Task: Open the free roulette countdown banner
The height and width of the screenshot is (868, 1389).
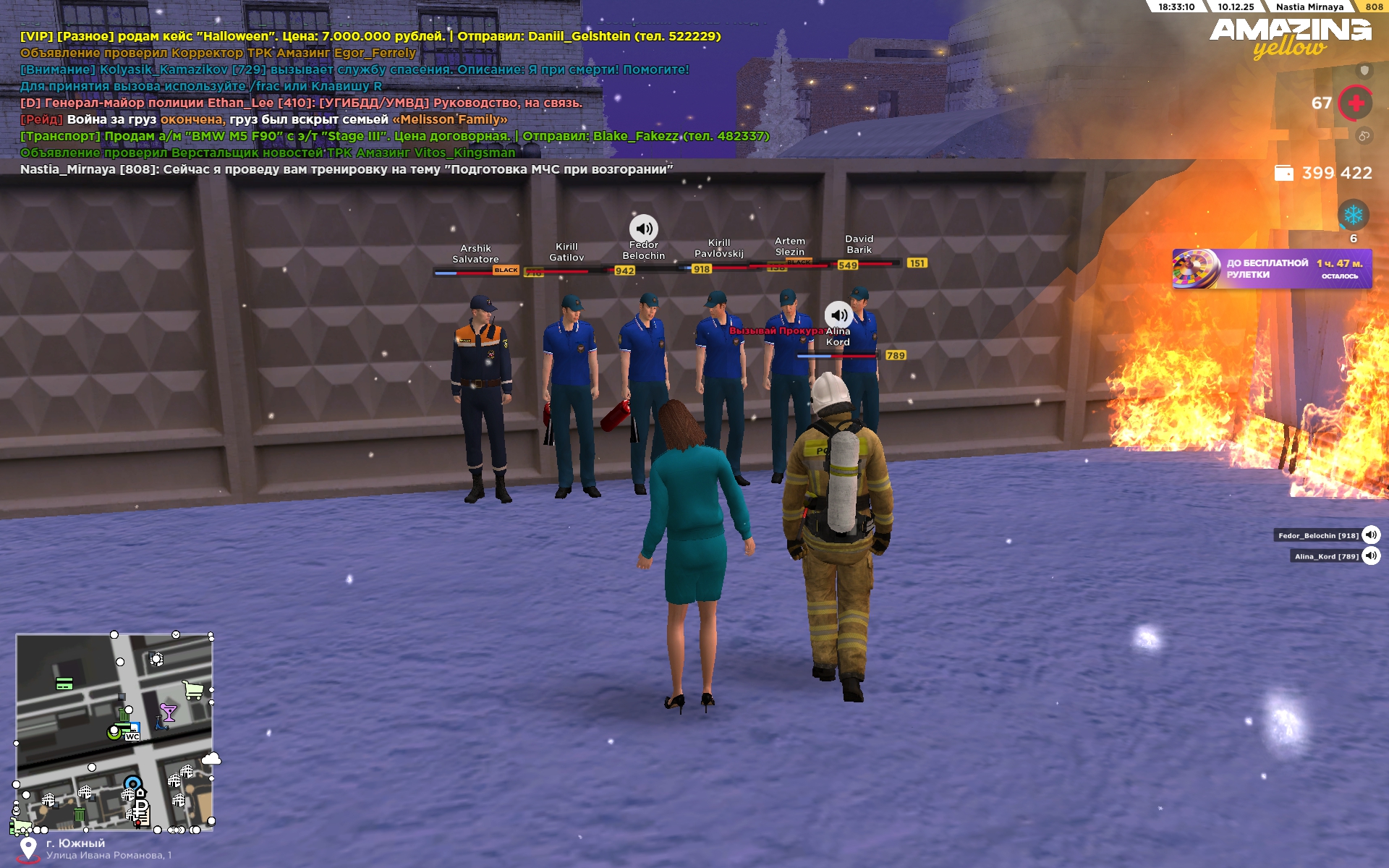Action: pyautogui.click(x=1271, y=269)
